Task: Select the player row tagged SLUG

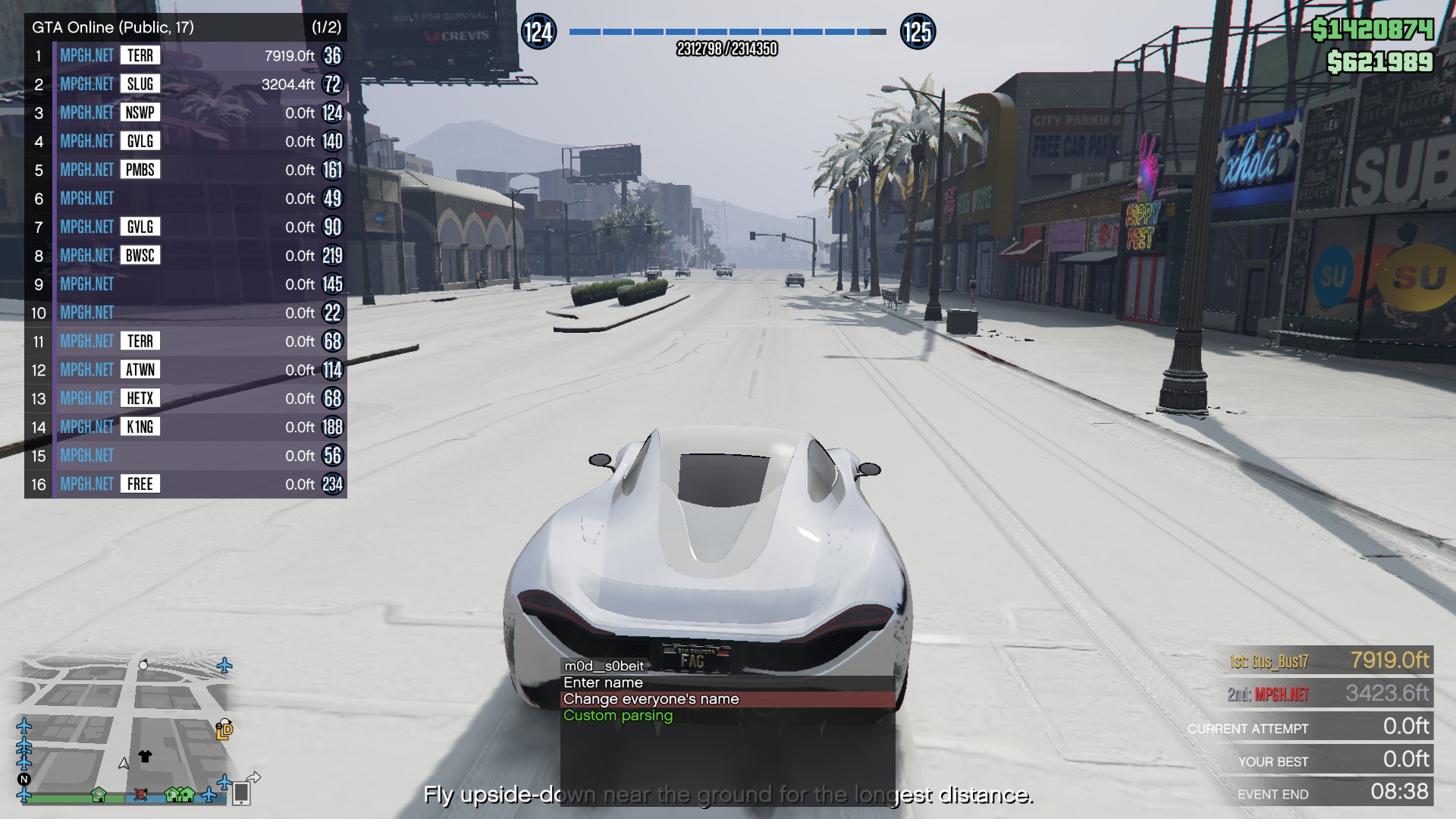Action: 185,84
